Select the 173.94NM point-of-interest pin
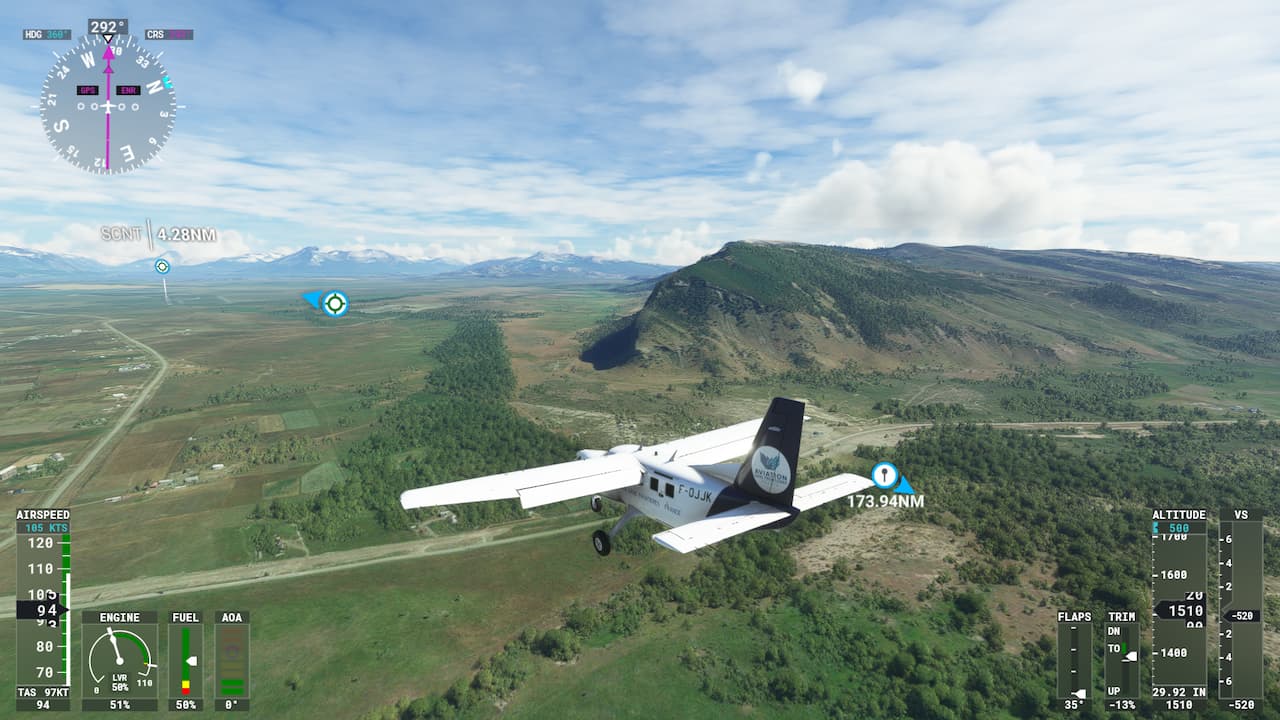This screenshot has width=1280, height=720. tap(884, 475)
